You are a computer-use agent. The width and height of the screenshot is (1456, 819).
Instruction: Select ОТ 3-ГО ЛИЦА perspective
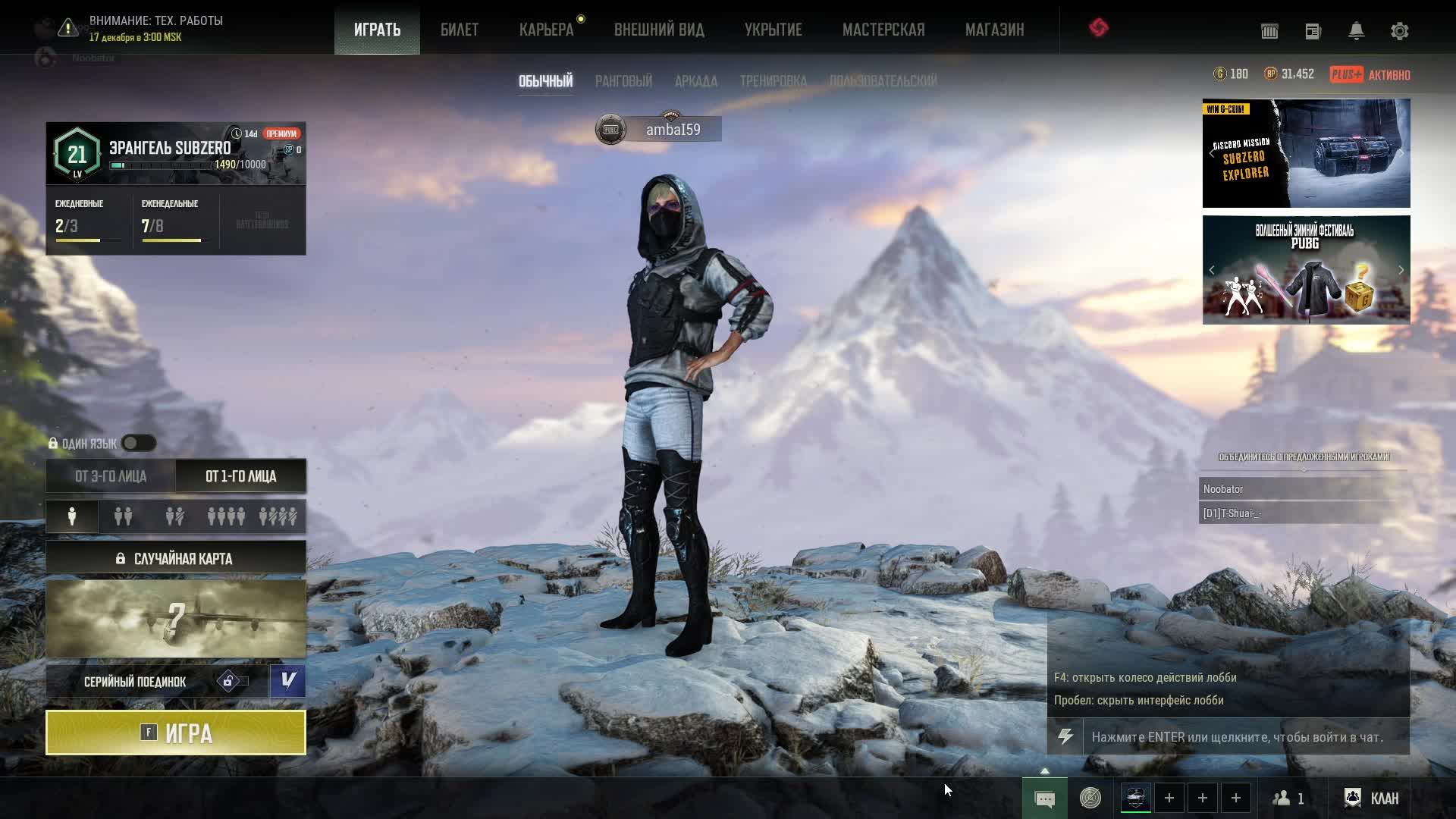(111, 476)
